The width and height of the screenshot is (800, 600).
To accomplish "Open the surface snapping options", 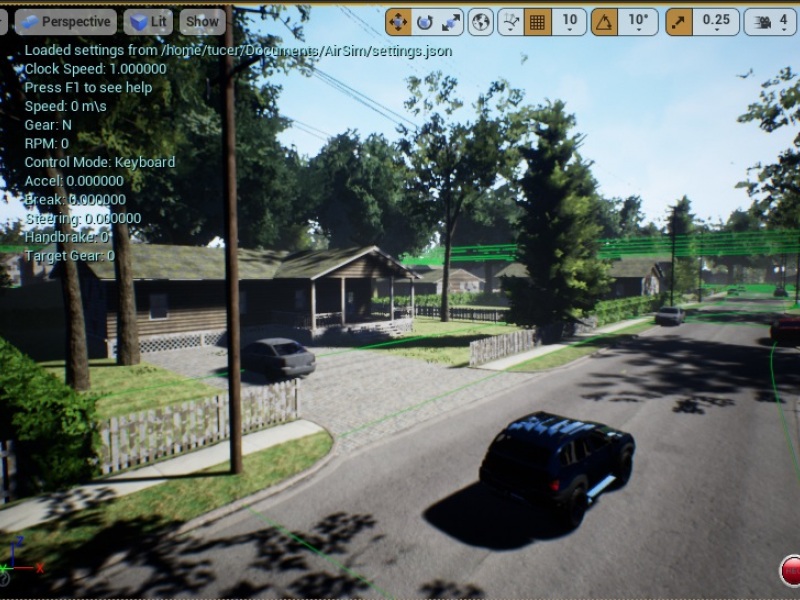I will click(510, 21).
